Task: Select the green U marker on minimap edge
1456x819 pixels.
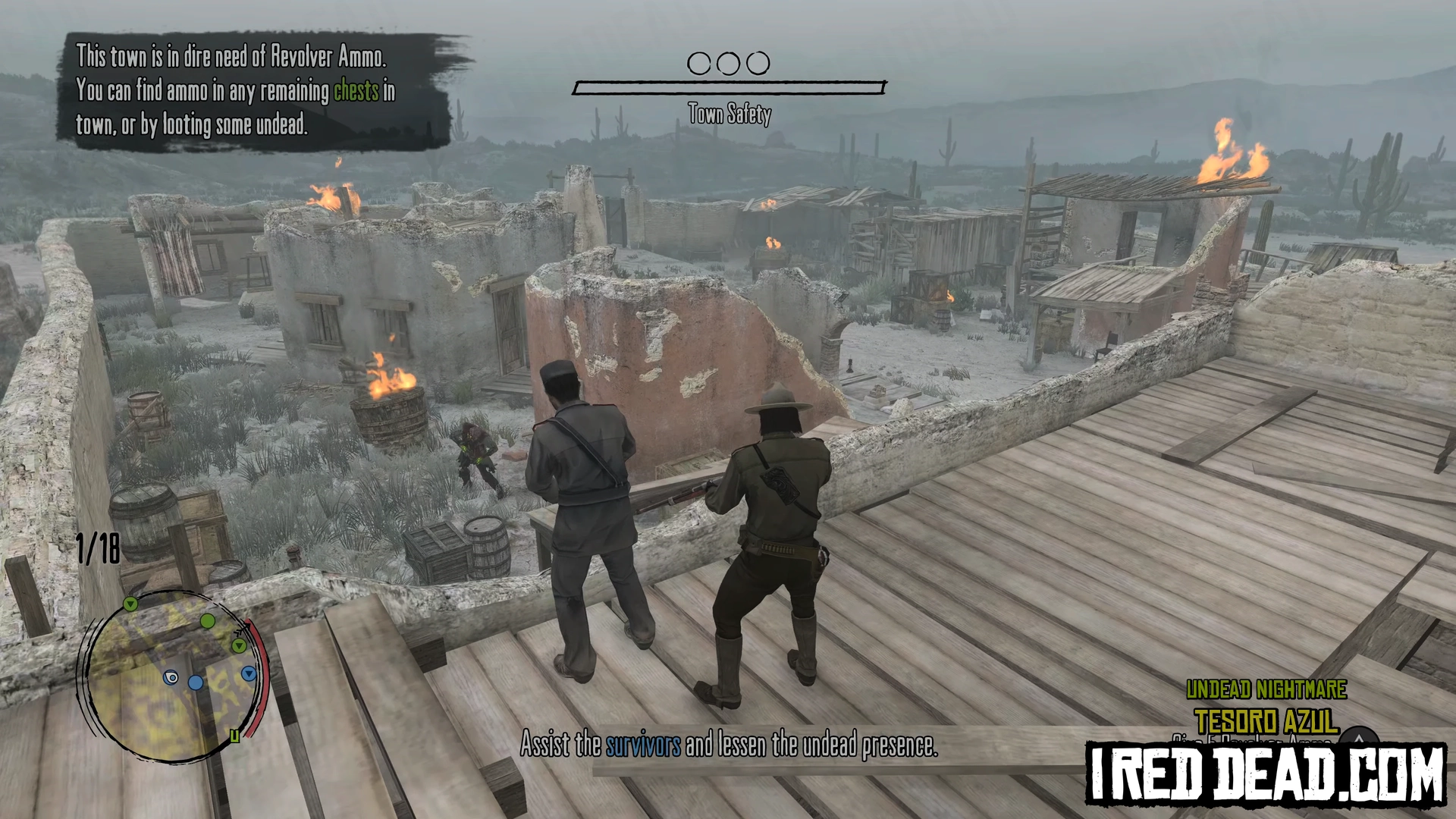Action: 235,736
